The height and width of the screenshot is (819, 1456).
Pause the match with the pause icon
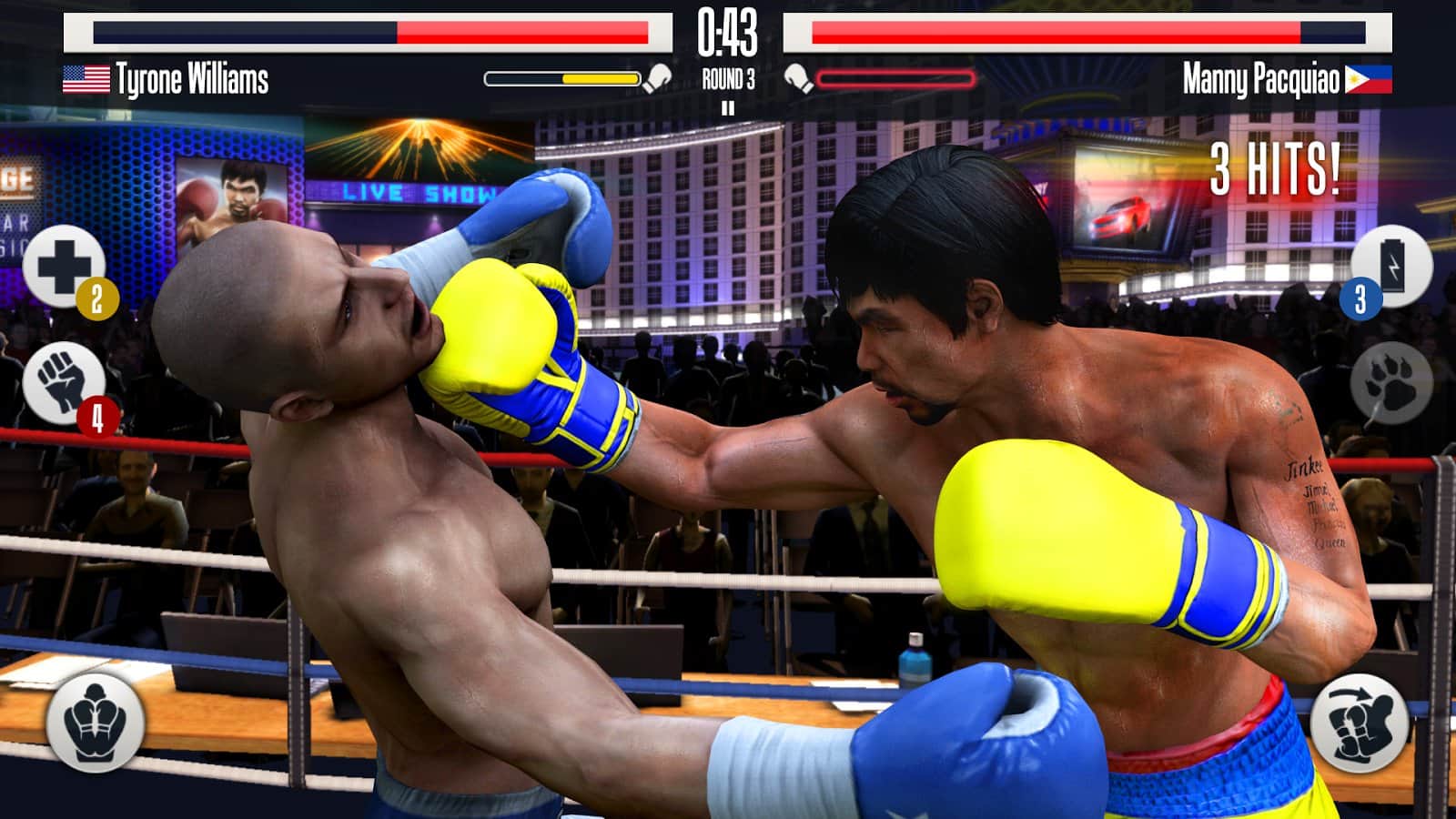[x=727, y=108]
